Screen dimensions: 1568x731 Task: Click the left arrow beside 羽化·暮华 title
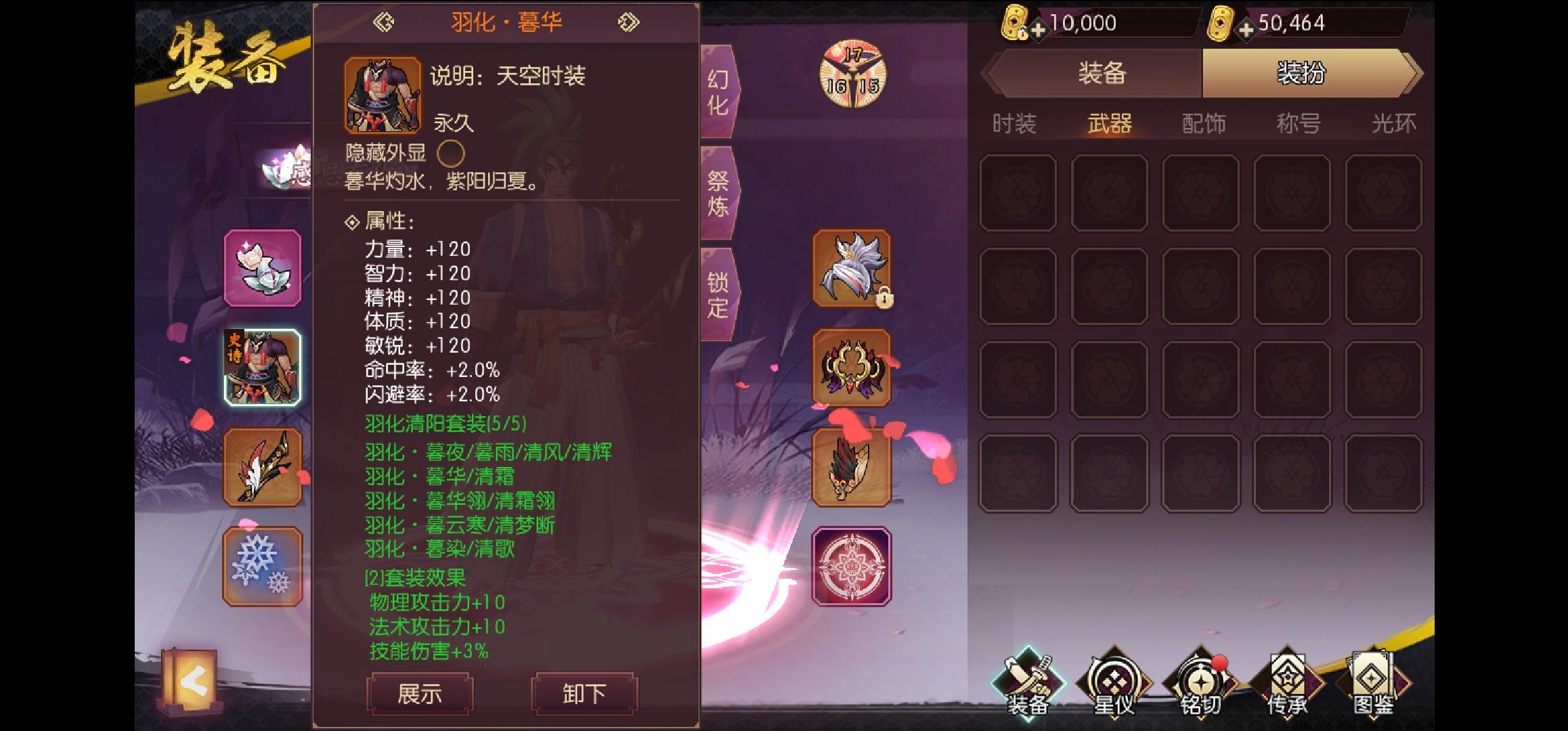click(383, 21)
